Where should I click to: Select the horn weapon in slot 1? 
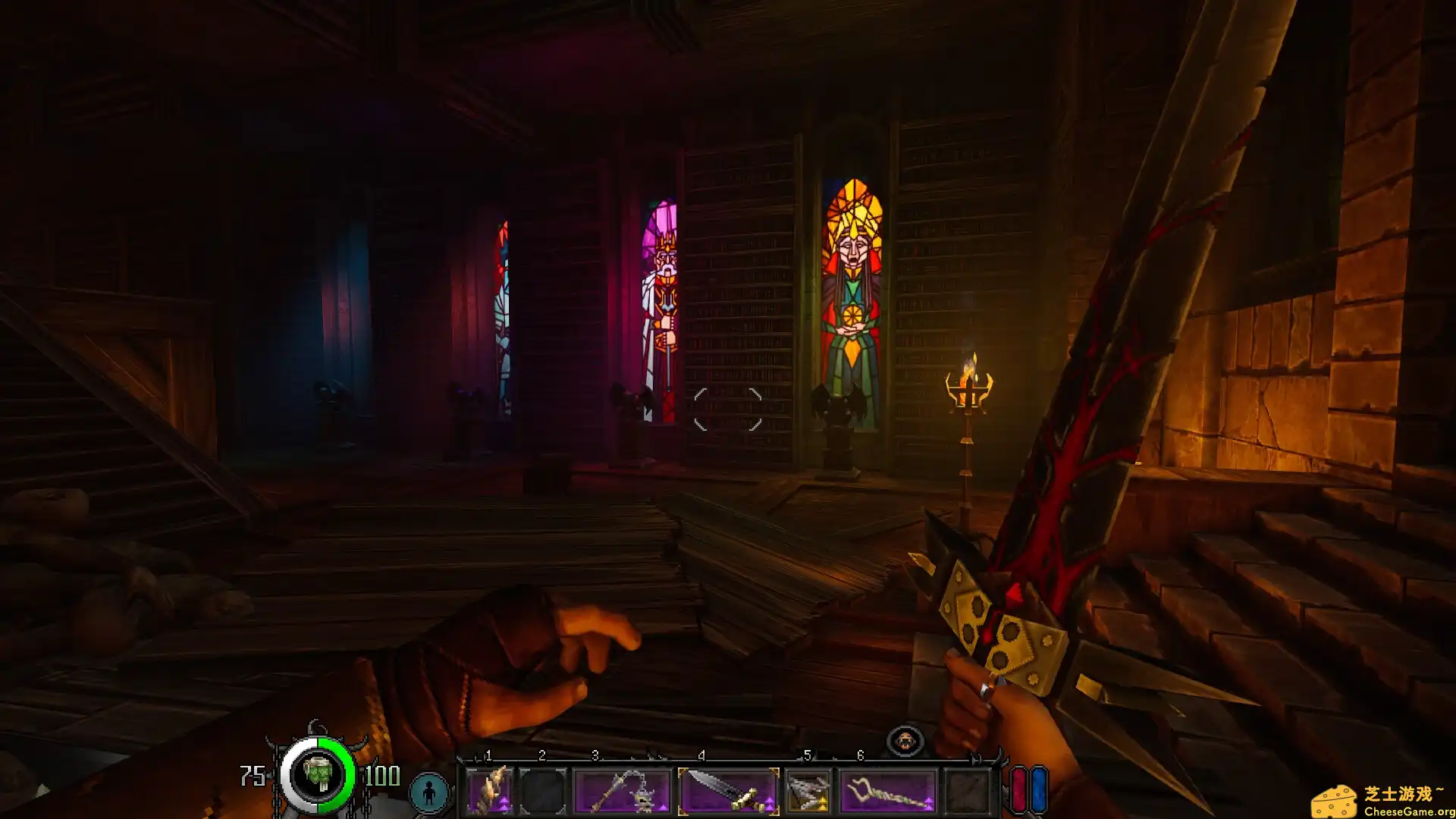pyautogui.click(x=490, y=792)
